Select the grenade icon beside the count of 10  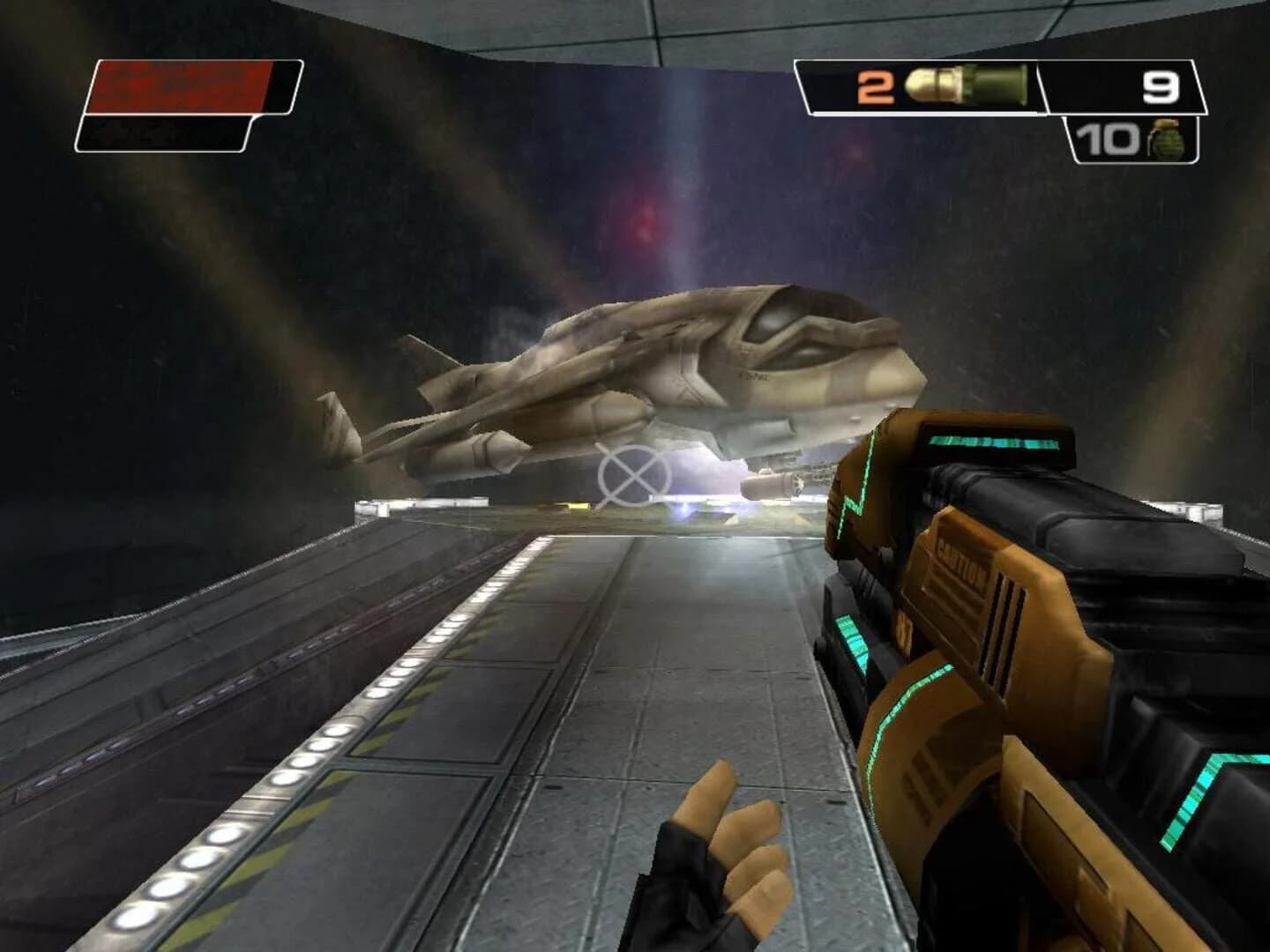tap(1166, 141)
